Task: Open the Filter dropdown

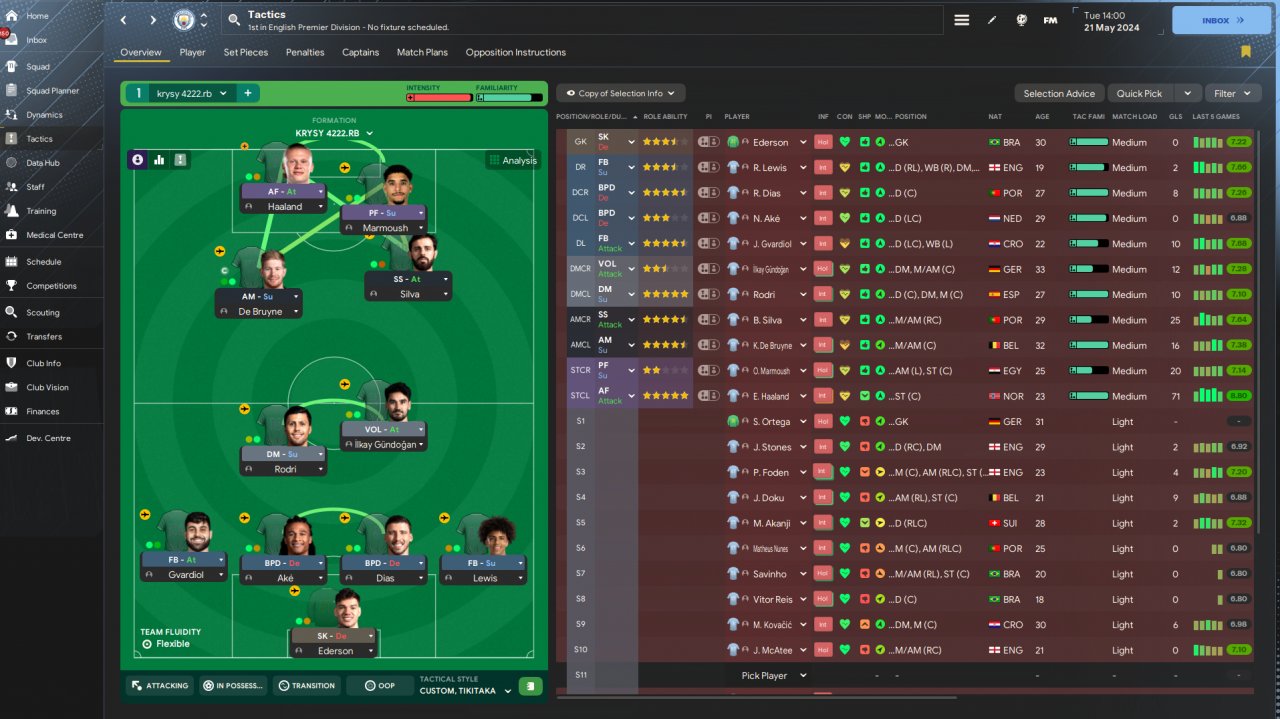Action: [x=1232, y=93]
